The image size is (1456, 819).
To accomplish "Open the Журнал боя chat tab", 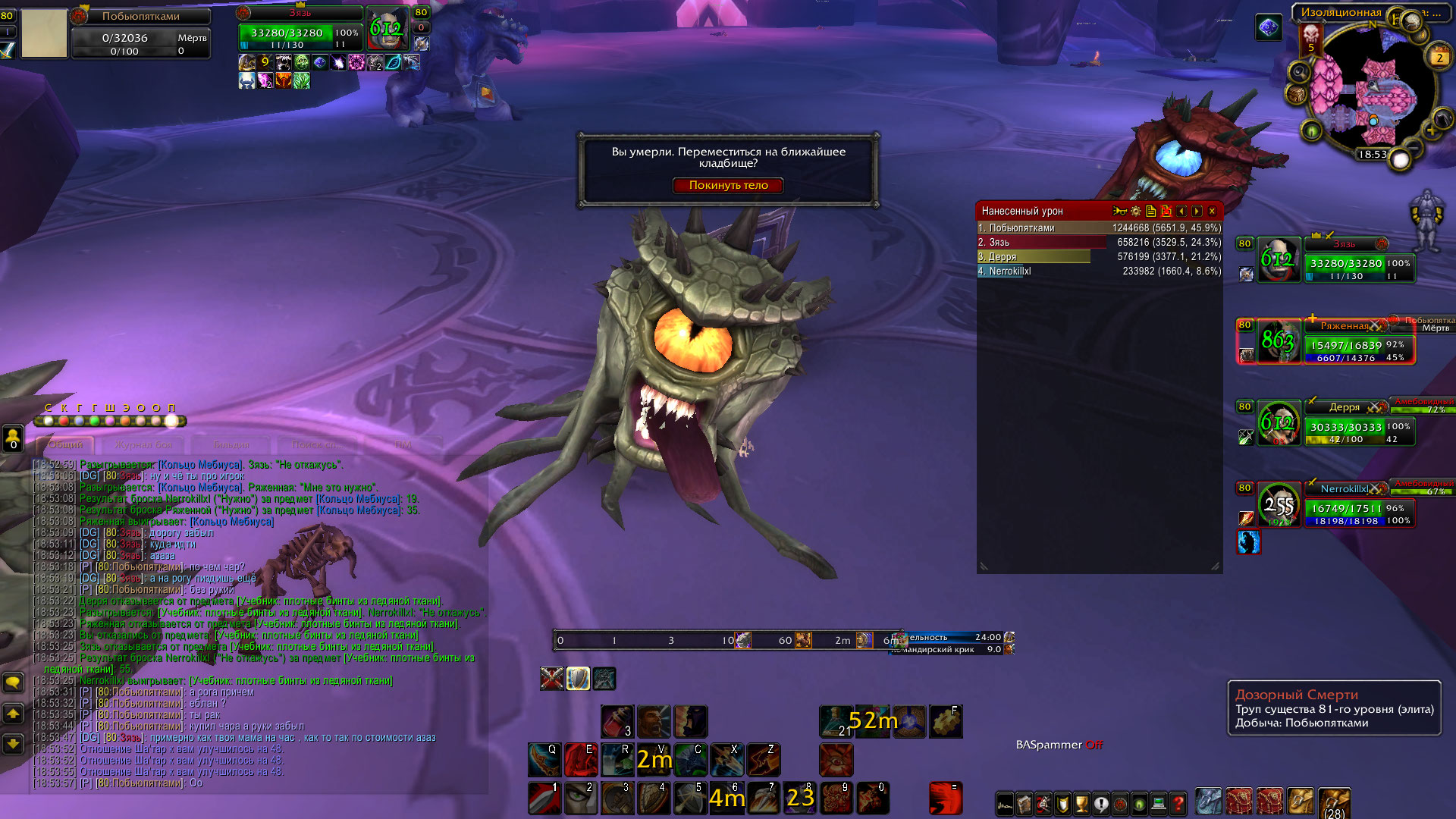I will (143, 444).
